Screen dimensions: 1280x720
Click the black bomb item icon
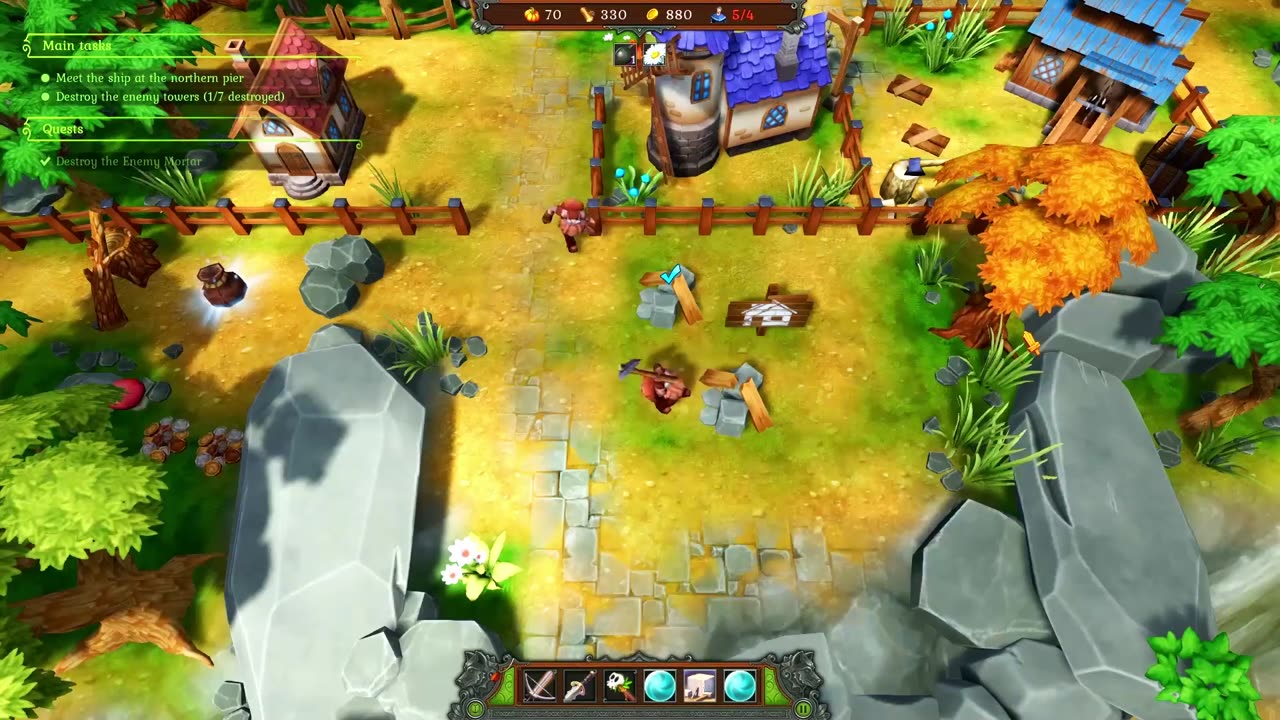(x=625, y=56)
